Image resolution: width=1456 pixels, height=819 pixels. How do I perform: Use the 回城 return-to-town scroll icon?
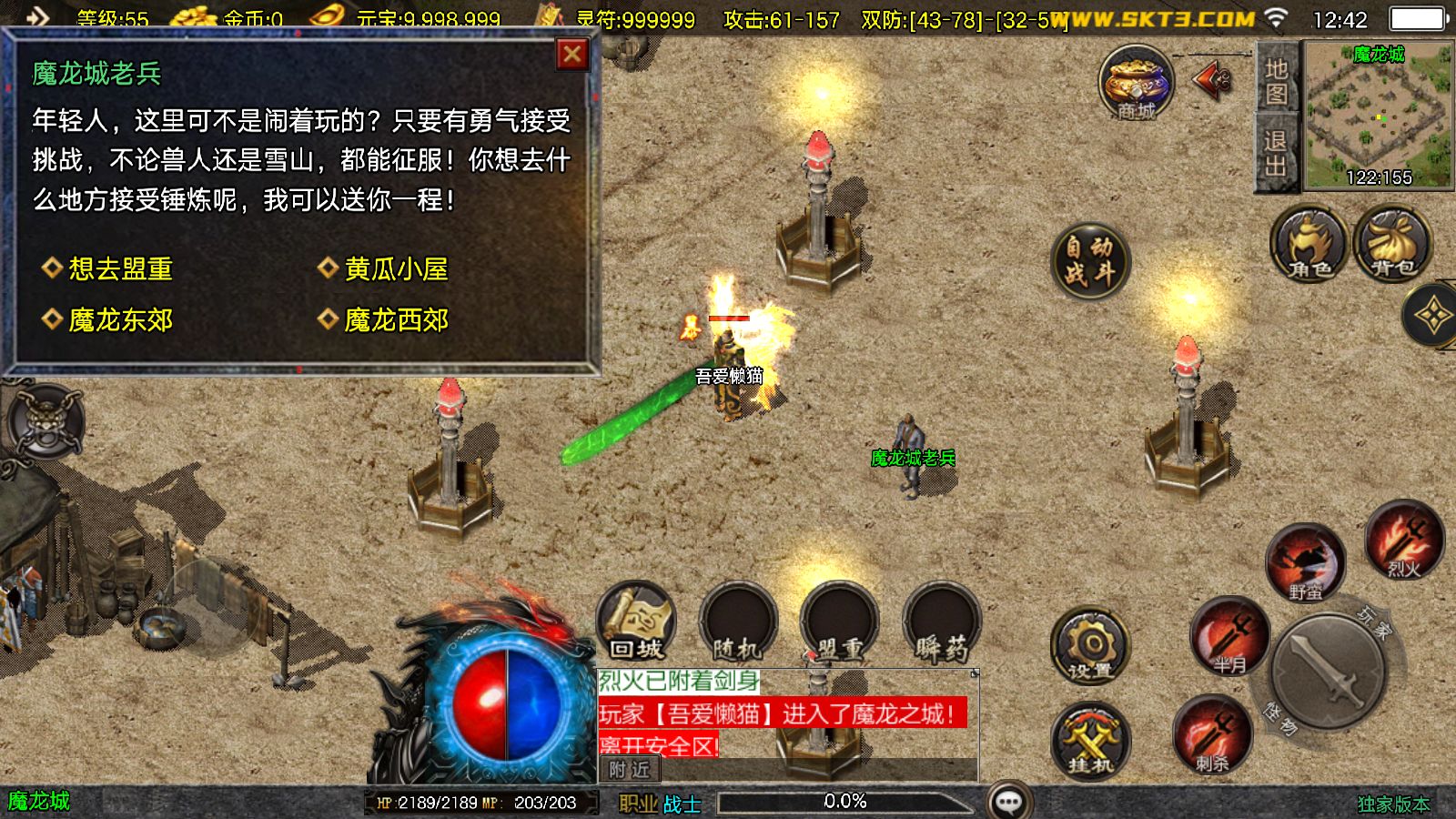pyautogui.click(x=634, y=624)
